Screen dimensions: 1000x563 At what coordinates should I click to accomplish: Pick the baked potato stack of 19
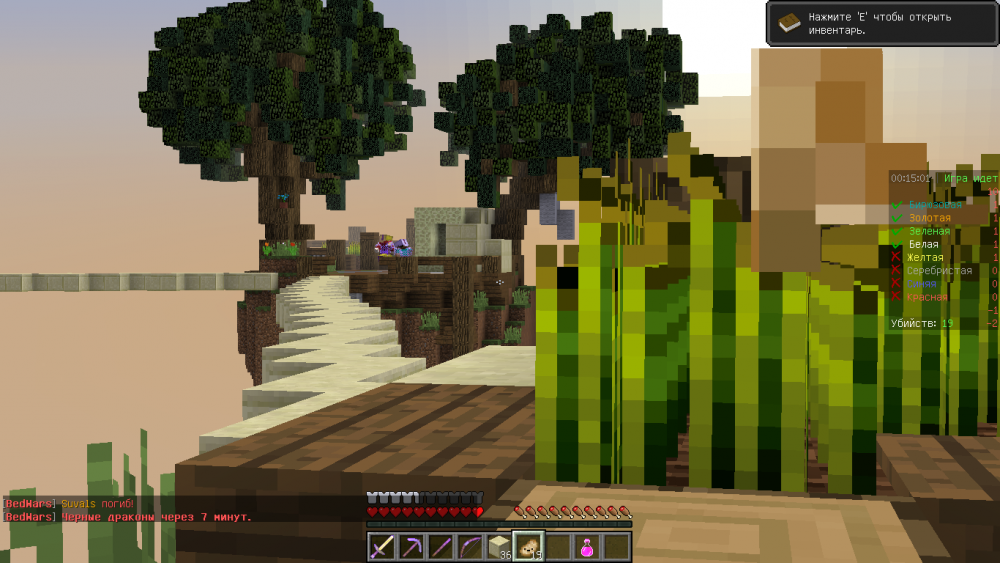click(528, 547)
